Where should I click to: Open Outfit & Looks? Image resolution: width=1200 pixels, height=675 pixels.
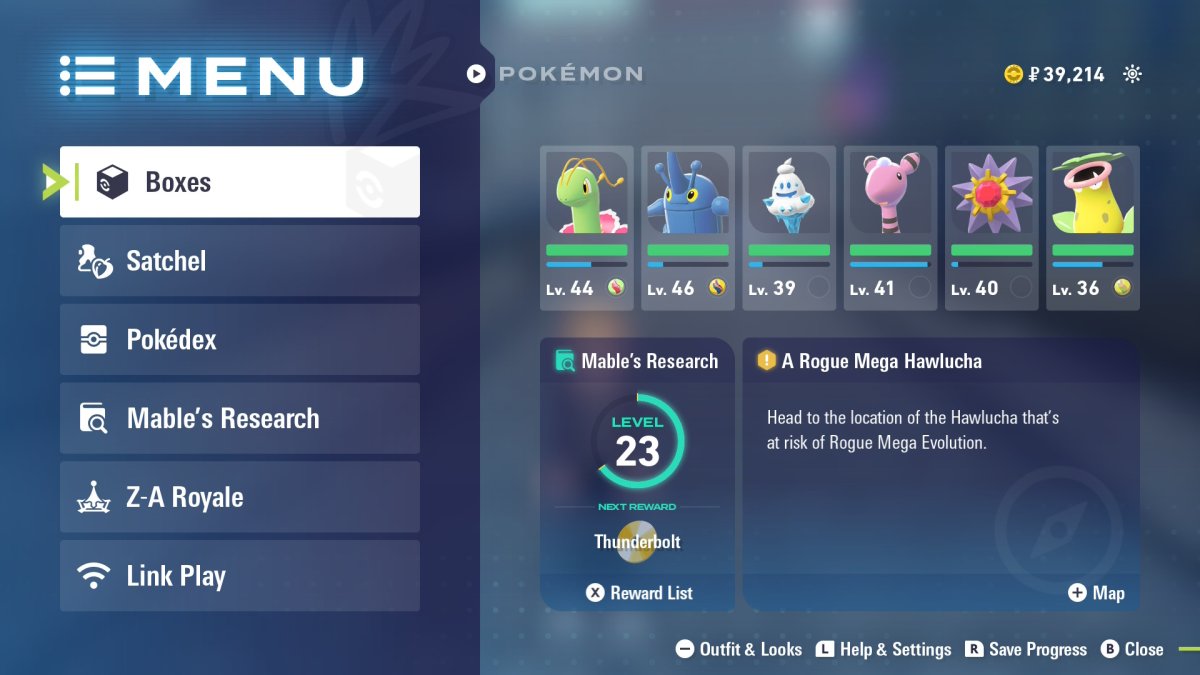click(x=739, y=649)
